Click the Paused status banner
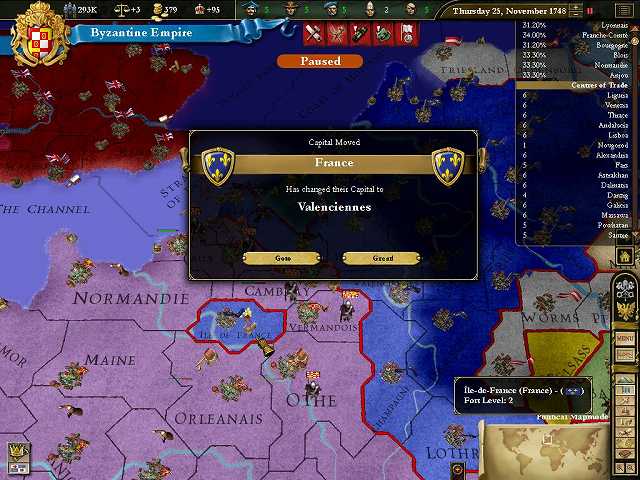Viewport: 640px width, 480px height. click(x=320, y=61)
